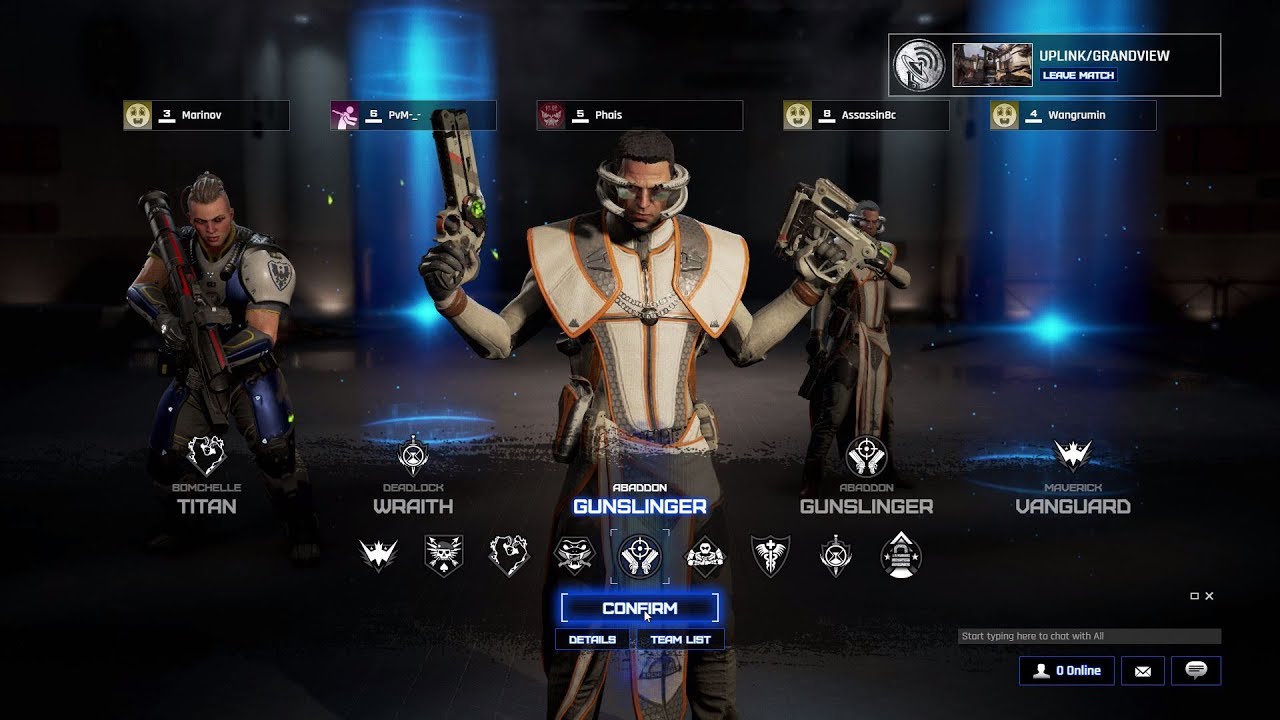This screenshot has width=1280, height=720.
Task: Leave the Uplink/Grandview match
Action: [x=1078, y=75]
